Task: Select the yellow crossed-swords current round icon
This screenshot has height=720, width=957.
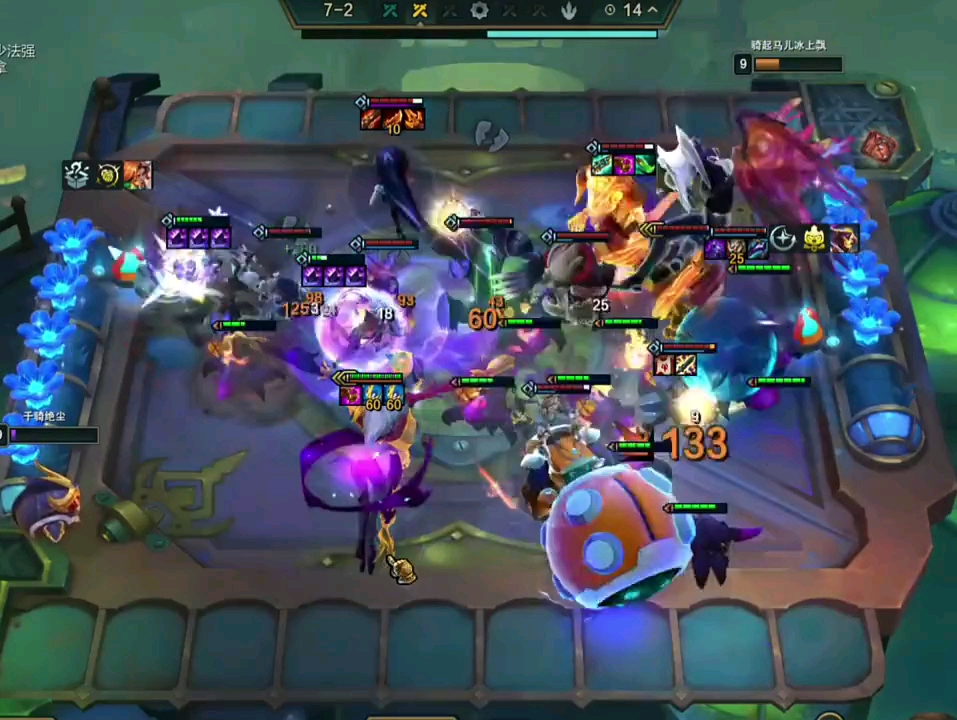Action: (x=420, y=11)
